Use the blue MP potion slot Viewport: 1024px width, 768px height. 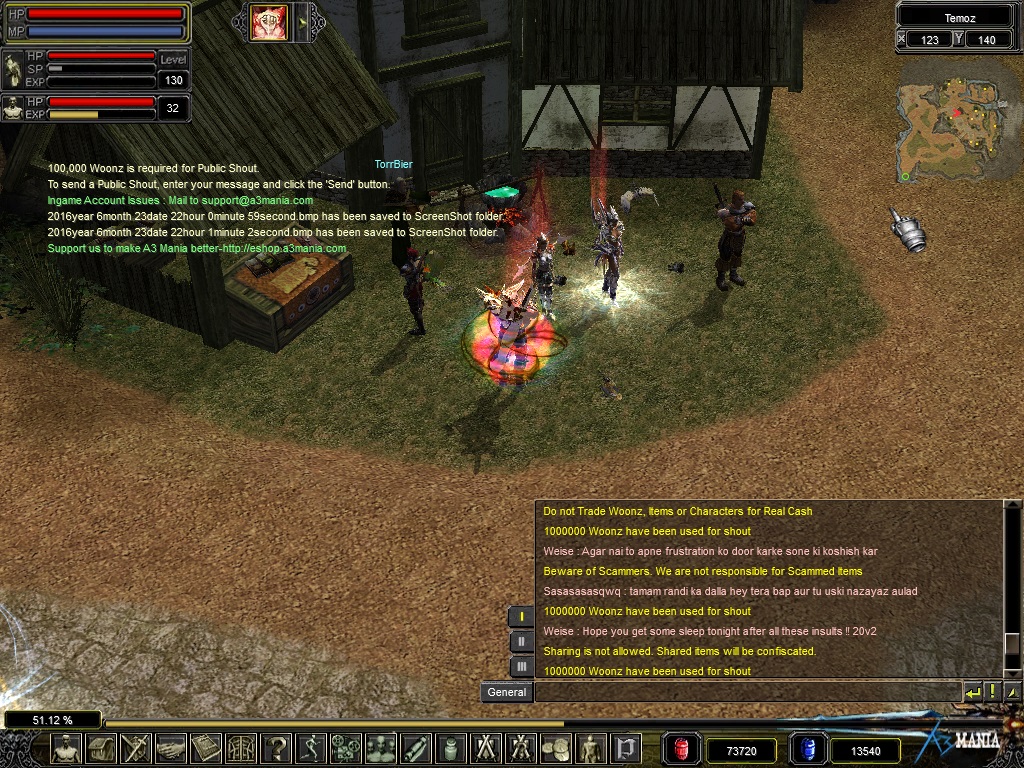pos(806,749)
